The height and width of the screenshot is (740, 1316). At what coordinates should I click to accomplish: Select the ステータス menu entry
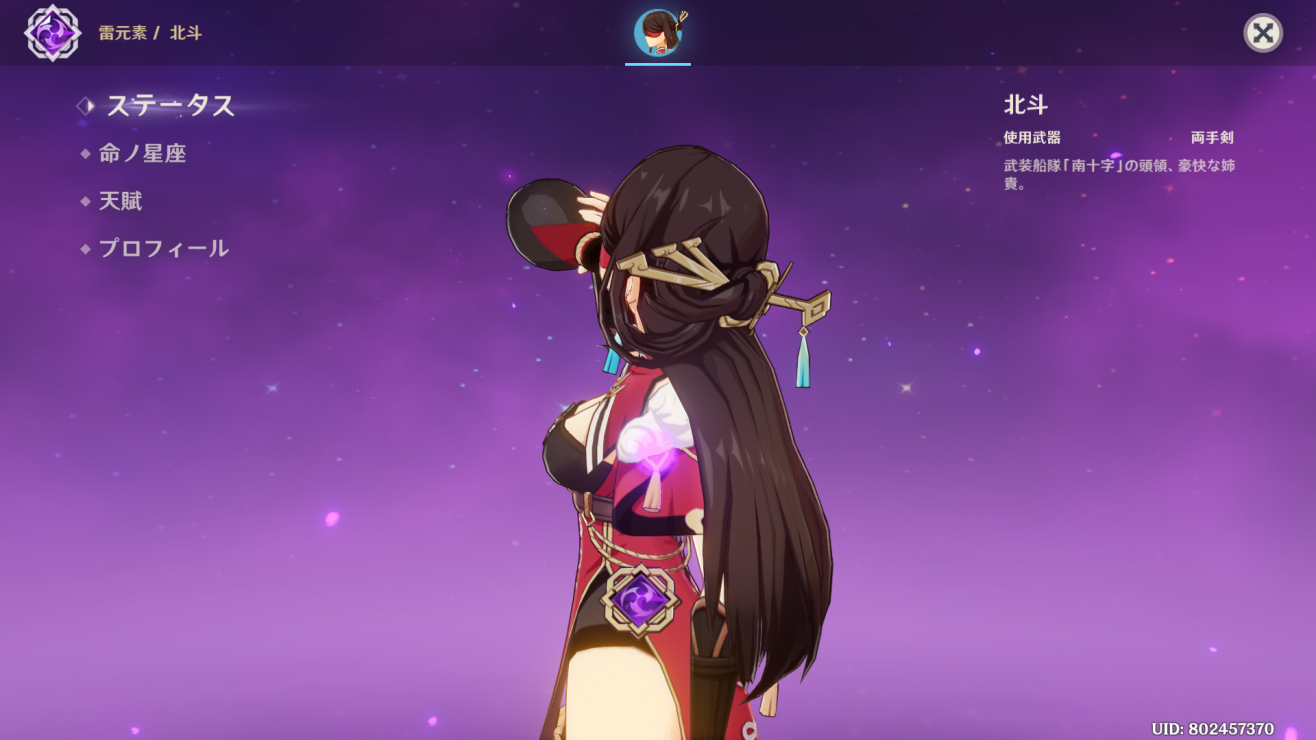point(170,106)
